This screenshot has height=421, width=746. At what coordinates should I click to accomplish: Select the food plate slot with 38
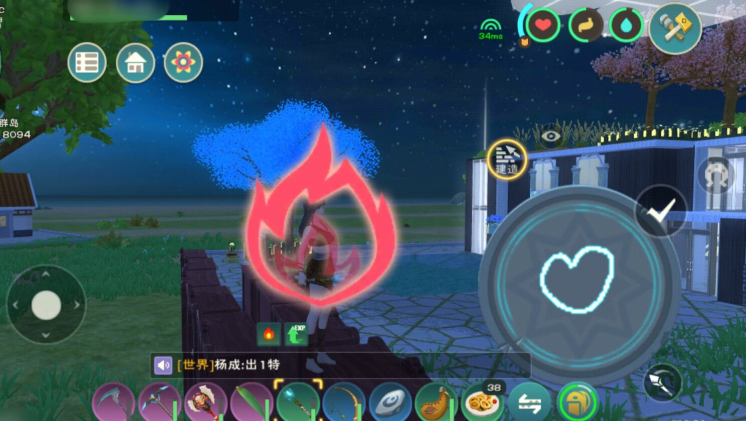482,402
